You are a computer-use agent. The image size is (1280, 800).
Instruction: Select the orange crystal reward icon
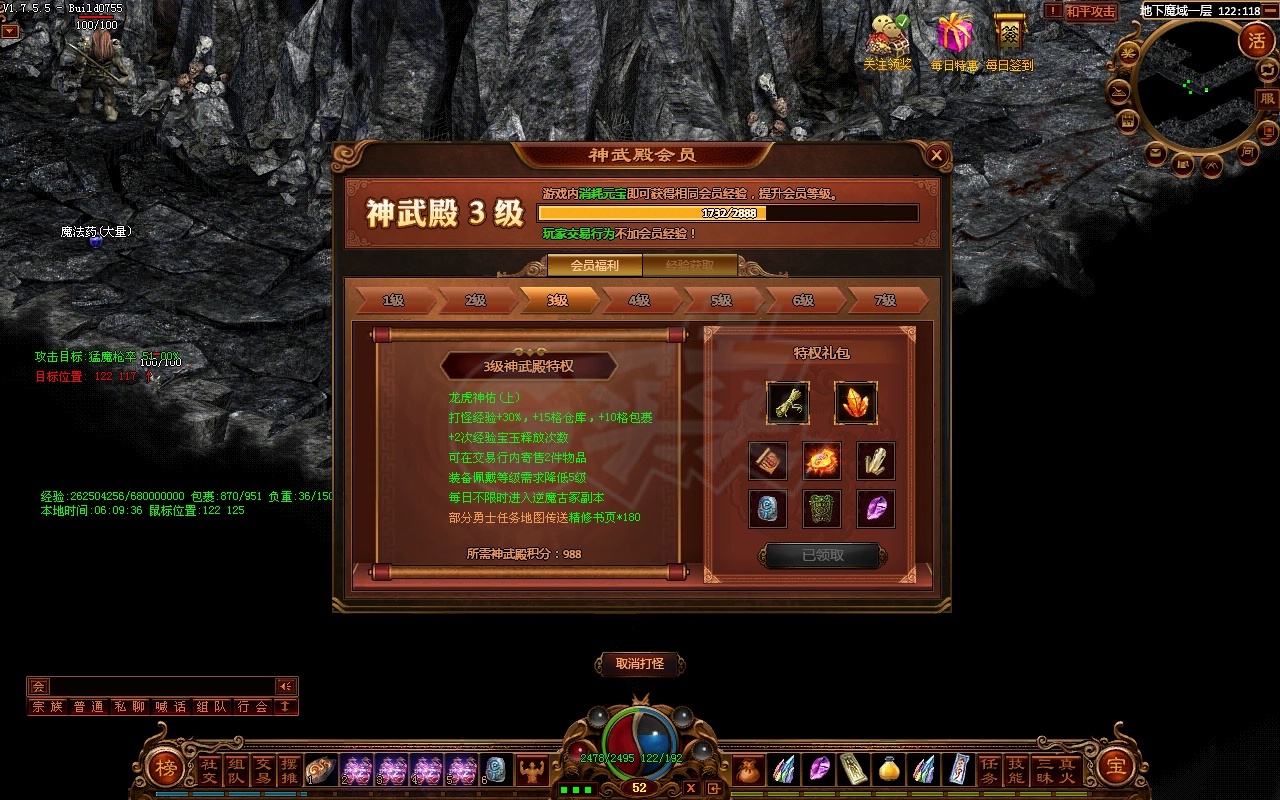coord(855,403)
